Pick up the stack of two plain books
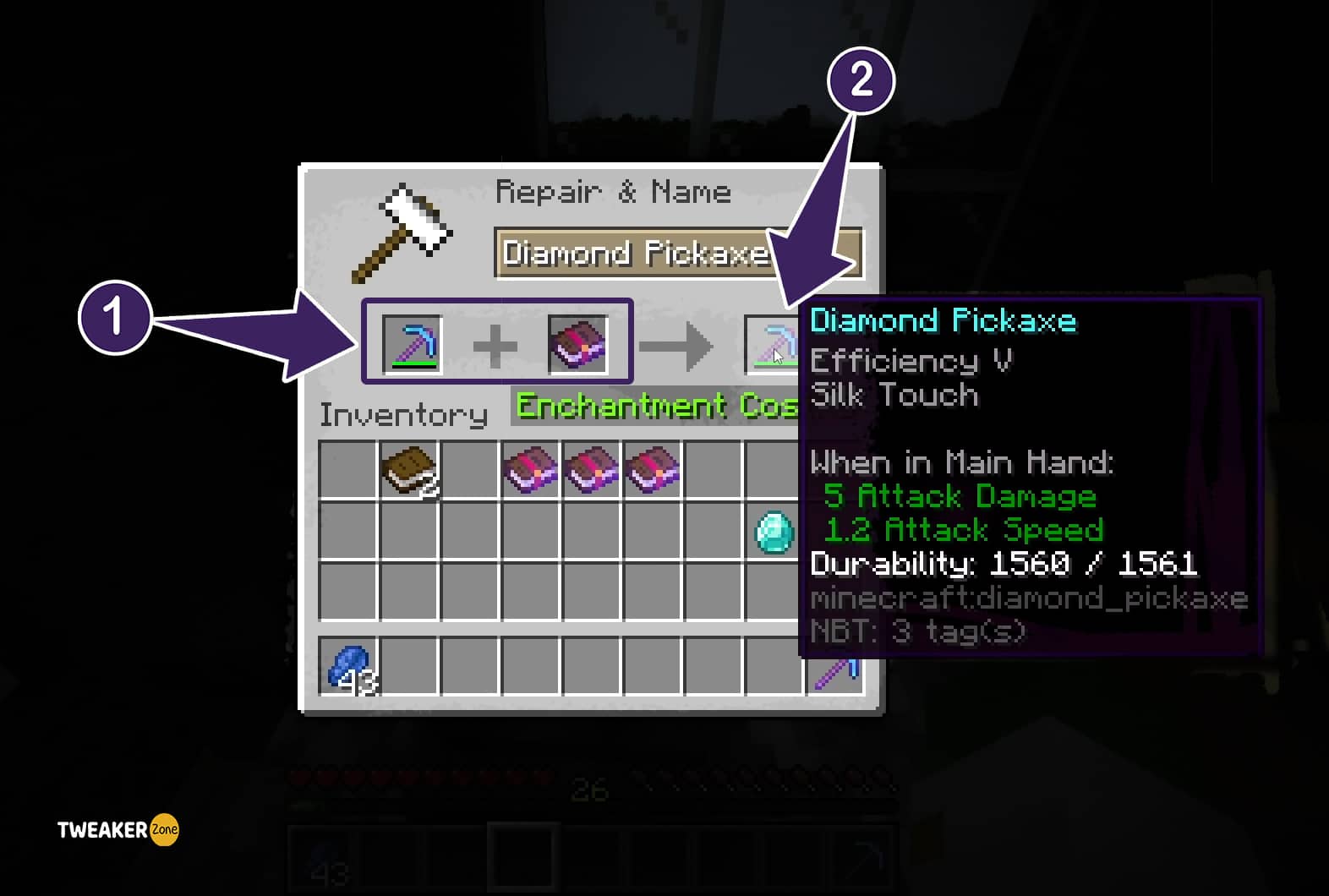Viewport: 1329px width, 896px height. pyautogui.click(x=409, y=470)
